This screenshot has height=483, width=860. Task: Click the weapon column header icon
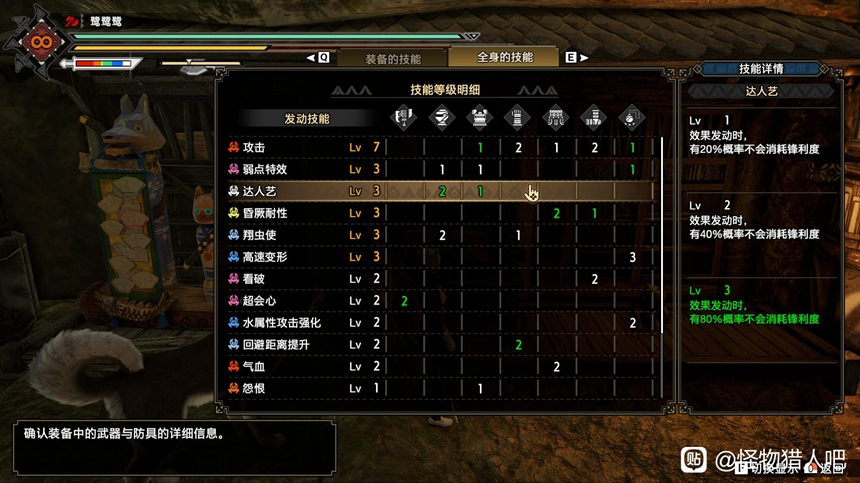404,118
